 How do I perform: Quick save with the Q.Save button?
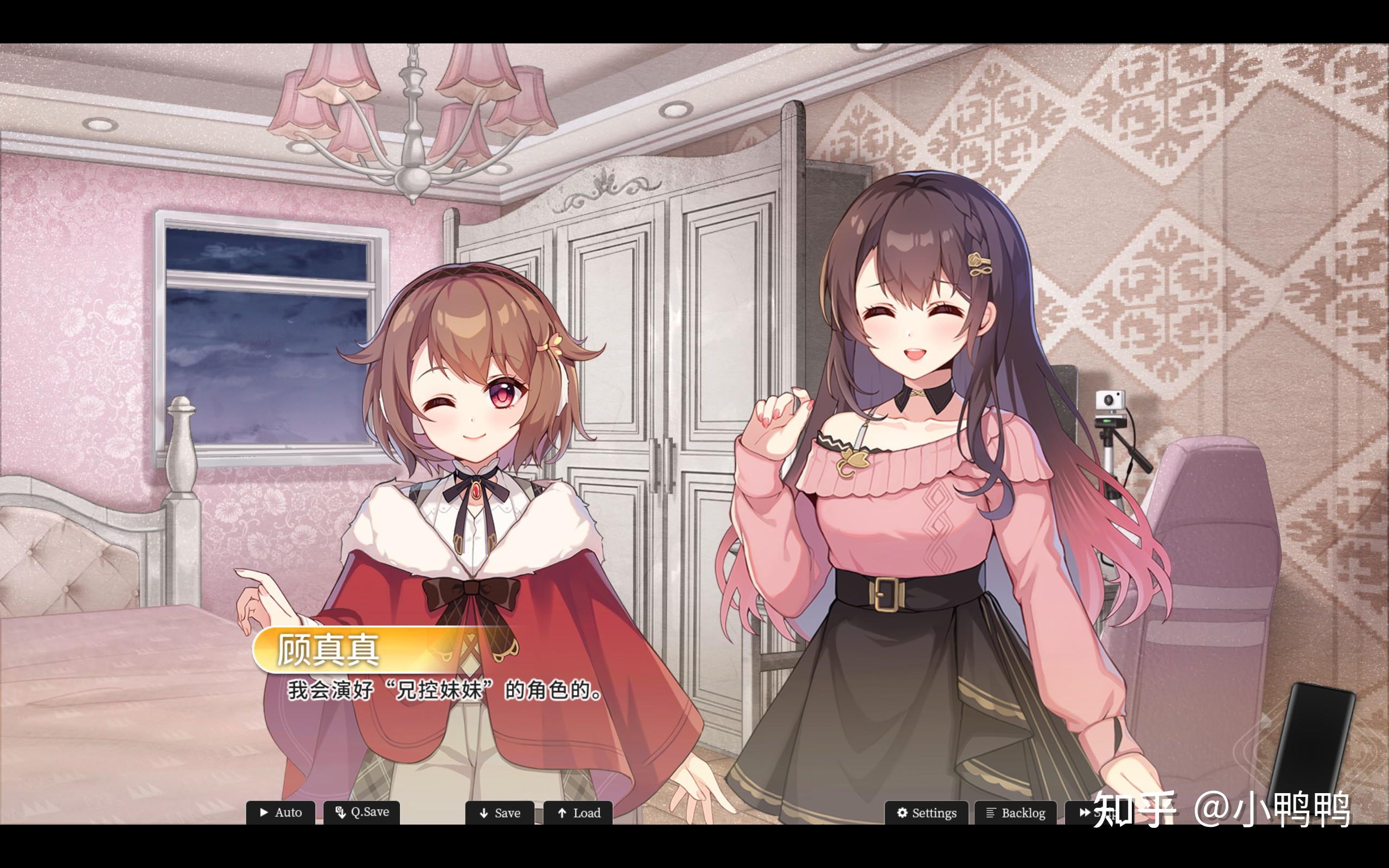coord(361,812)
